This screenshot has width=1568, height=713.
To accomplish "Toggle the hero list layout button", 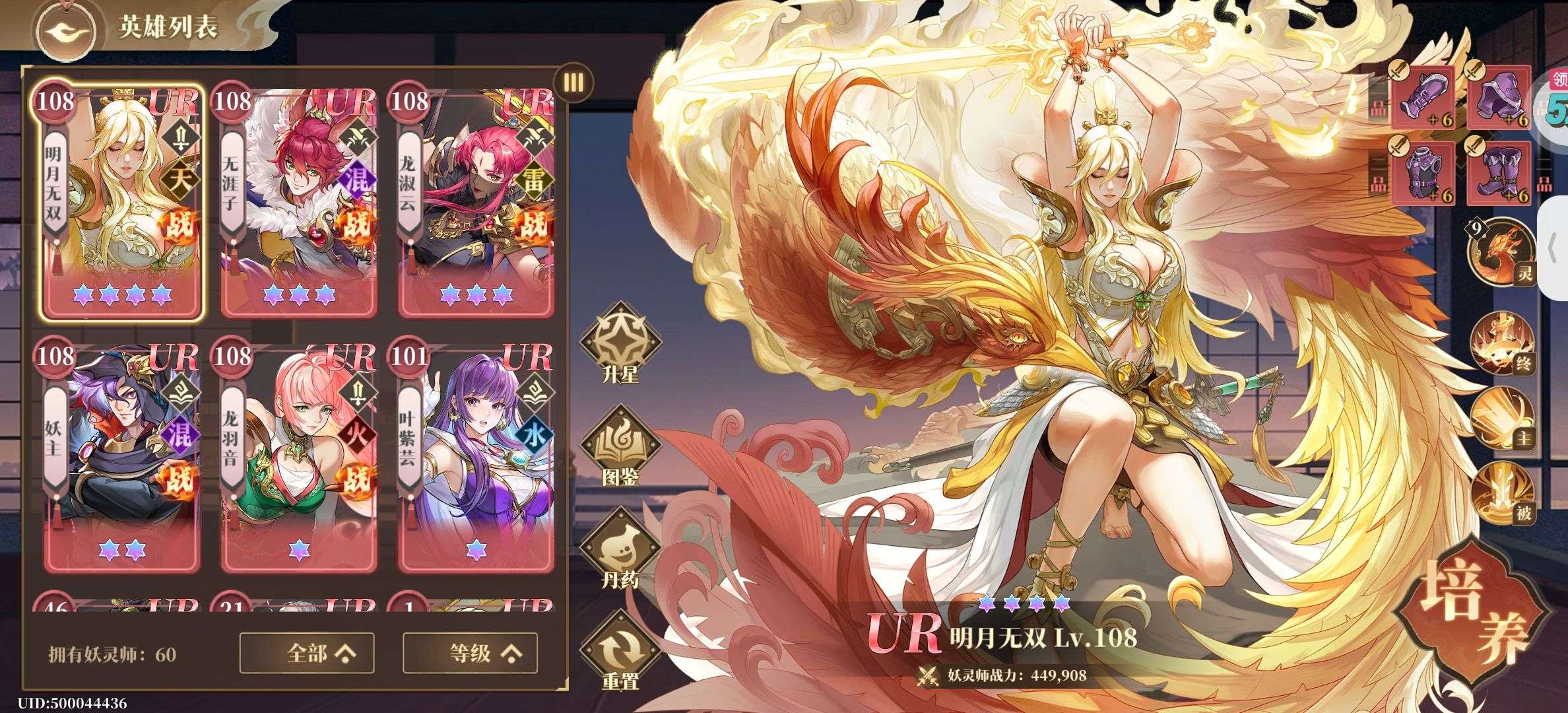I will (x=573, y=83).
